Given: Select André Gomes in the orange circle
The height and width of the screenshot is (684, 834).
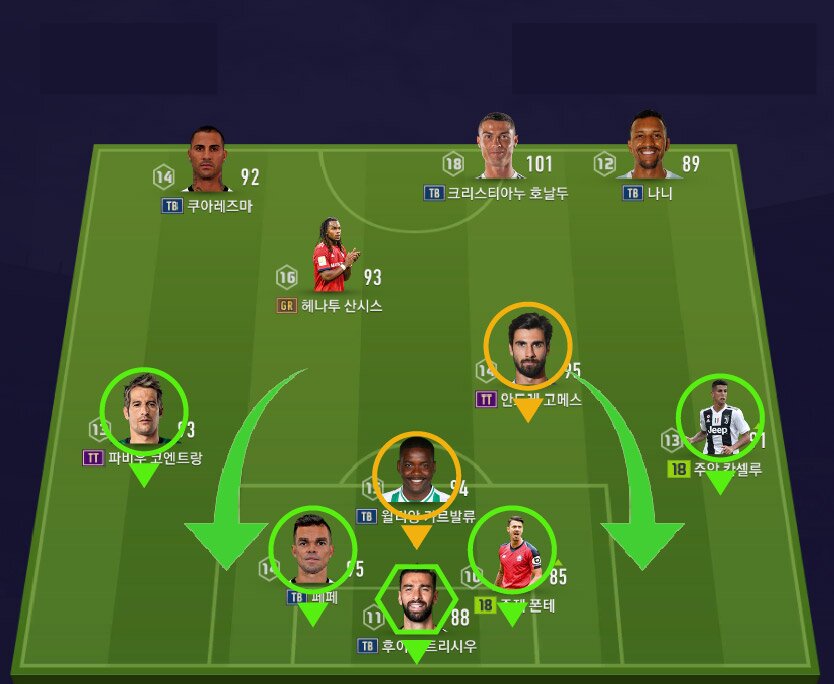Looking at the screenshot, I should click(527, 347).
